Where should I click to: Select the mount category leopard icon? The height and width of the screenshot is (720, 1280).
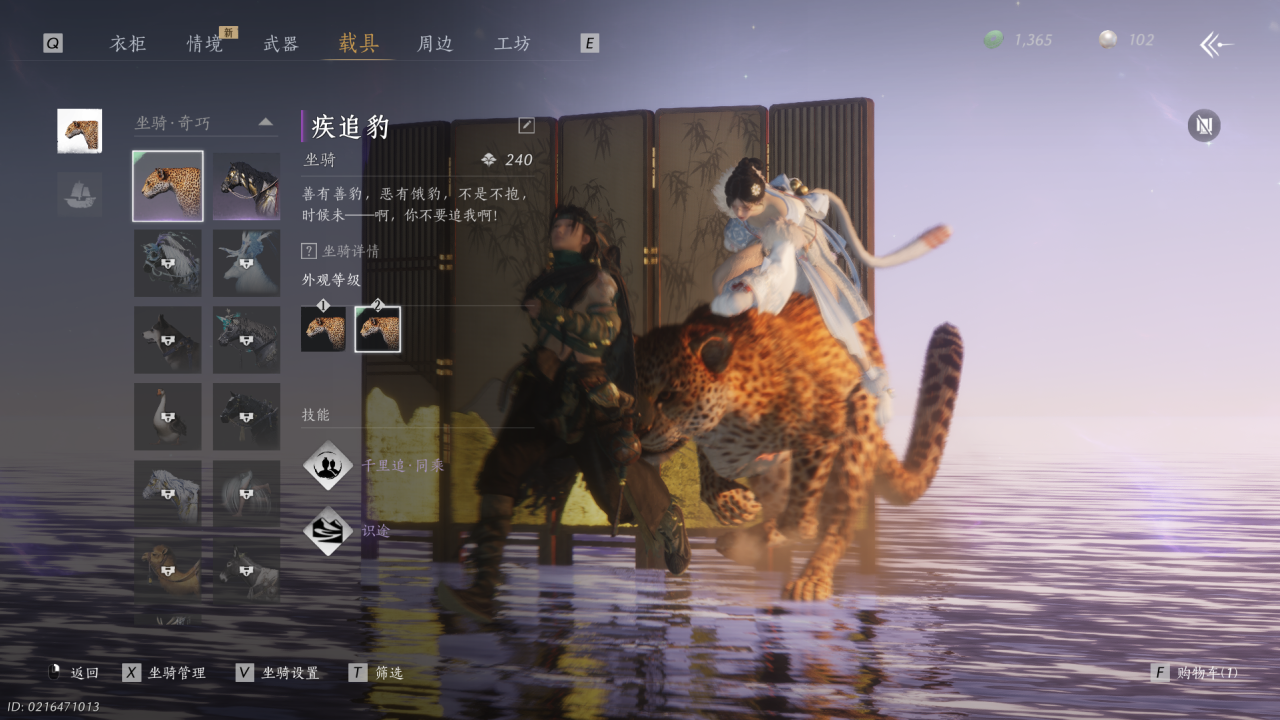79,131
